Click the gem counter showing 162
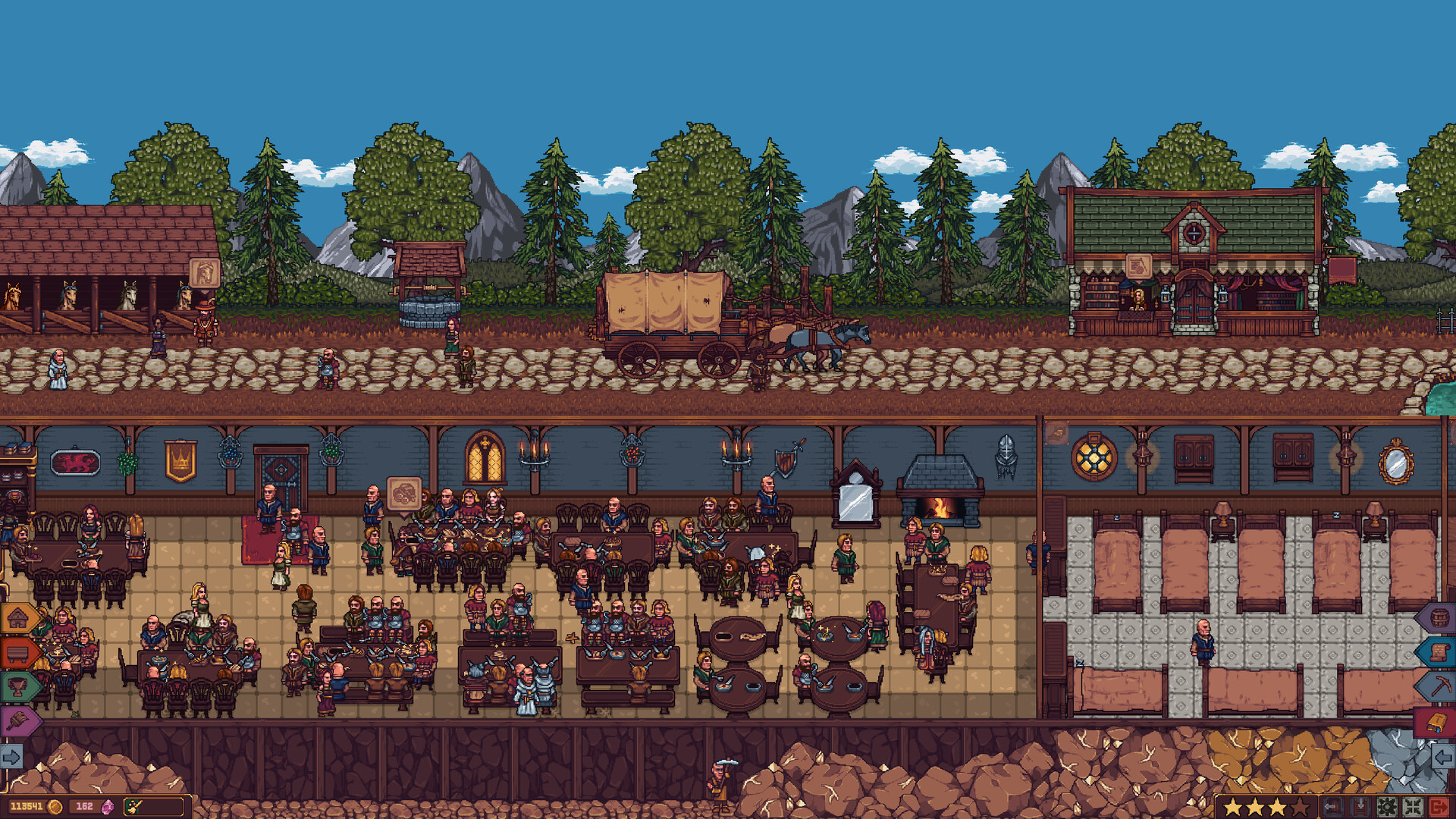 [x=84, y=805]
